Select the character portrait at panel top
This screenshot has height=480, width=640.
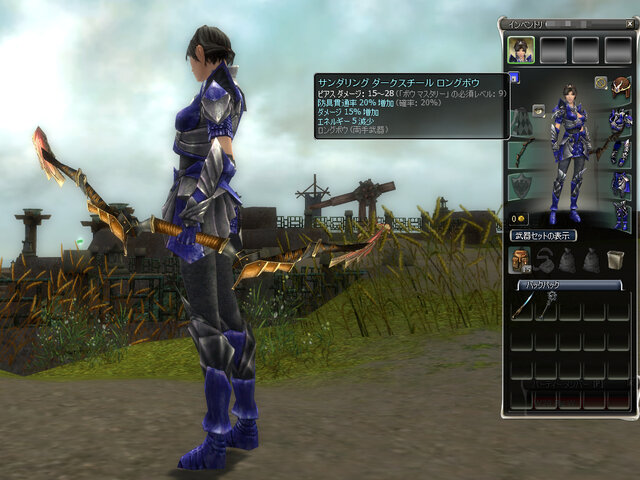[x=520, y=49]
